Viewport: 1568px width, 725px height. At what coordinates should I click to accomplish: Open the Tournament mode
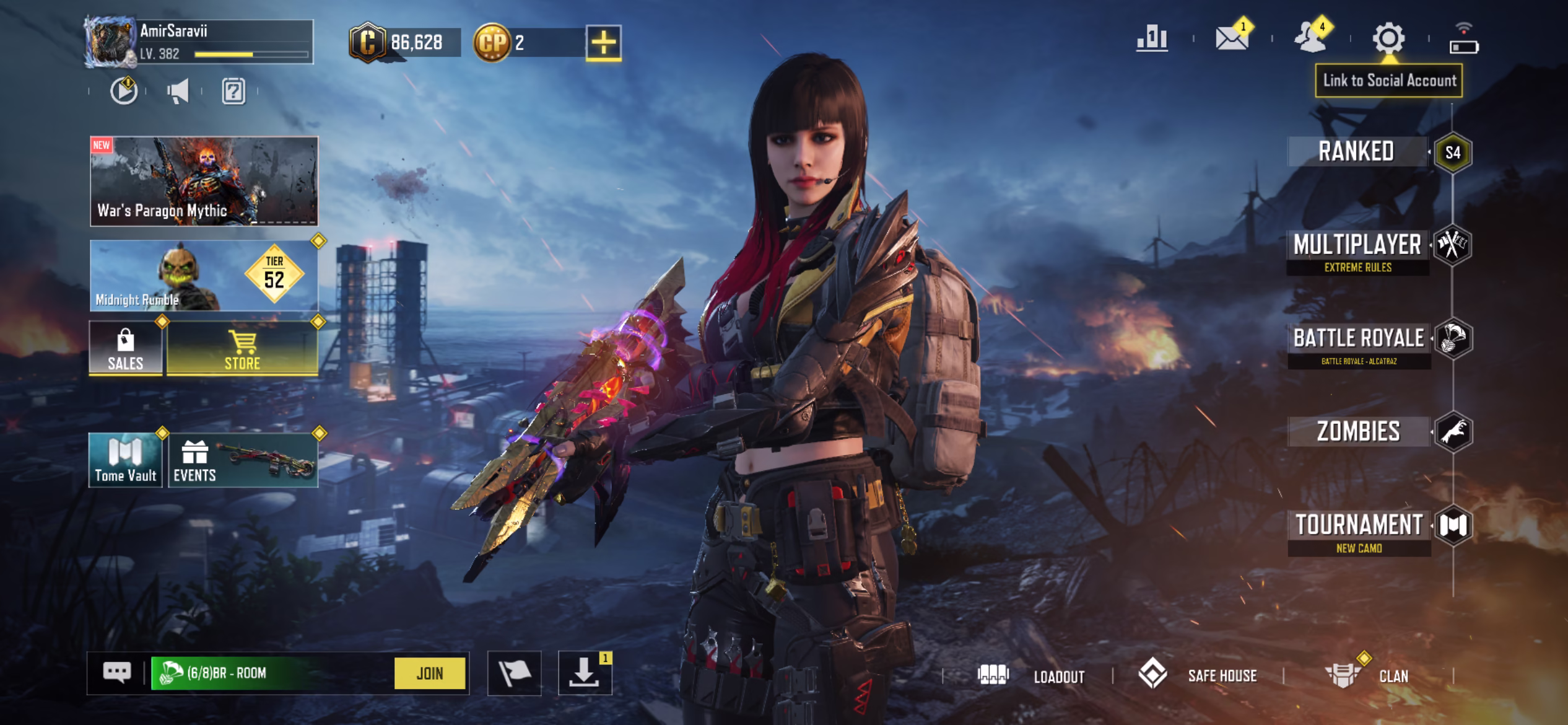pyautogui.click(x=1359, y=531)
